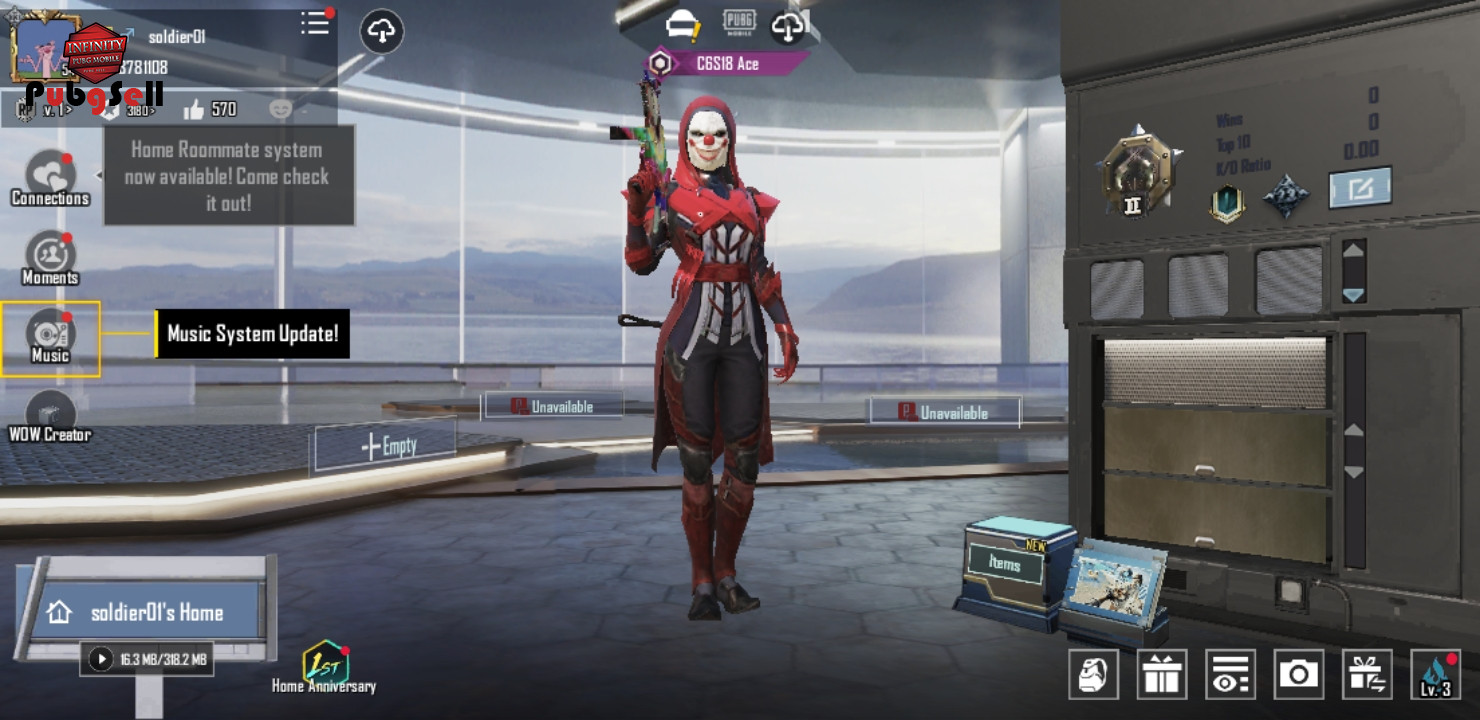Open the list menu beside soldier01
This screenshot has width=1480, height=720.
coord(316,24)
